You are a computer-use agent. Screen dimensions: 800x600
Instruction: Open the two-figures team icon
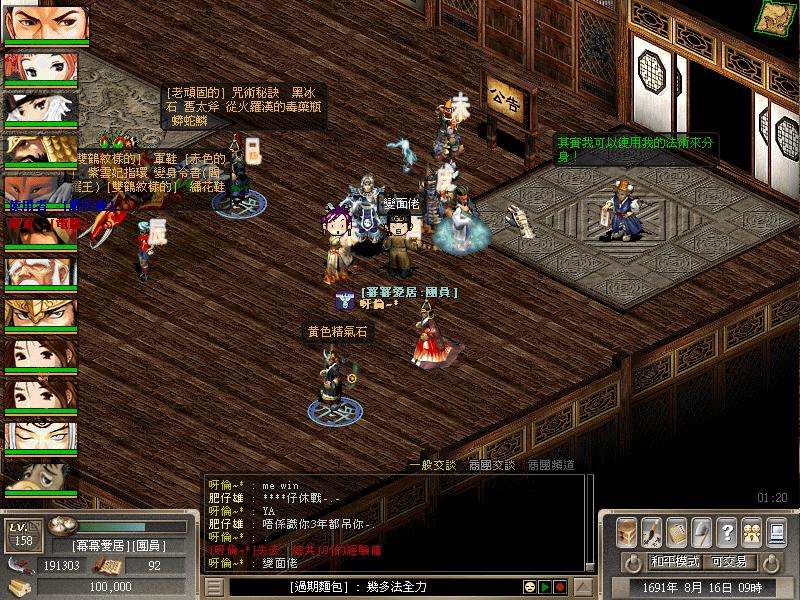[752, 531]
